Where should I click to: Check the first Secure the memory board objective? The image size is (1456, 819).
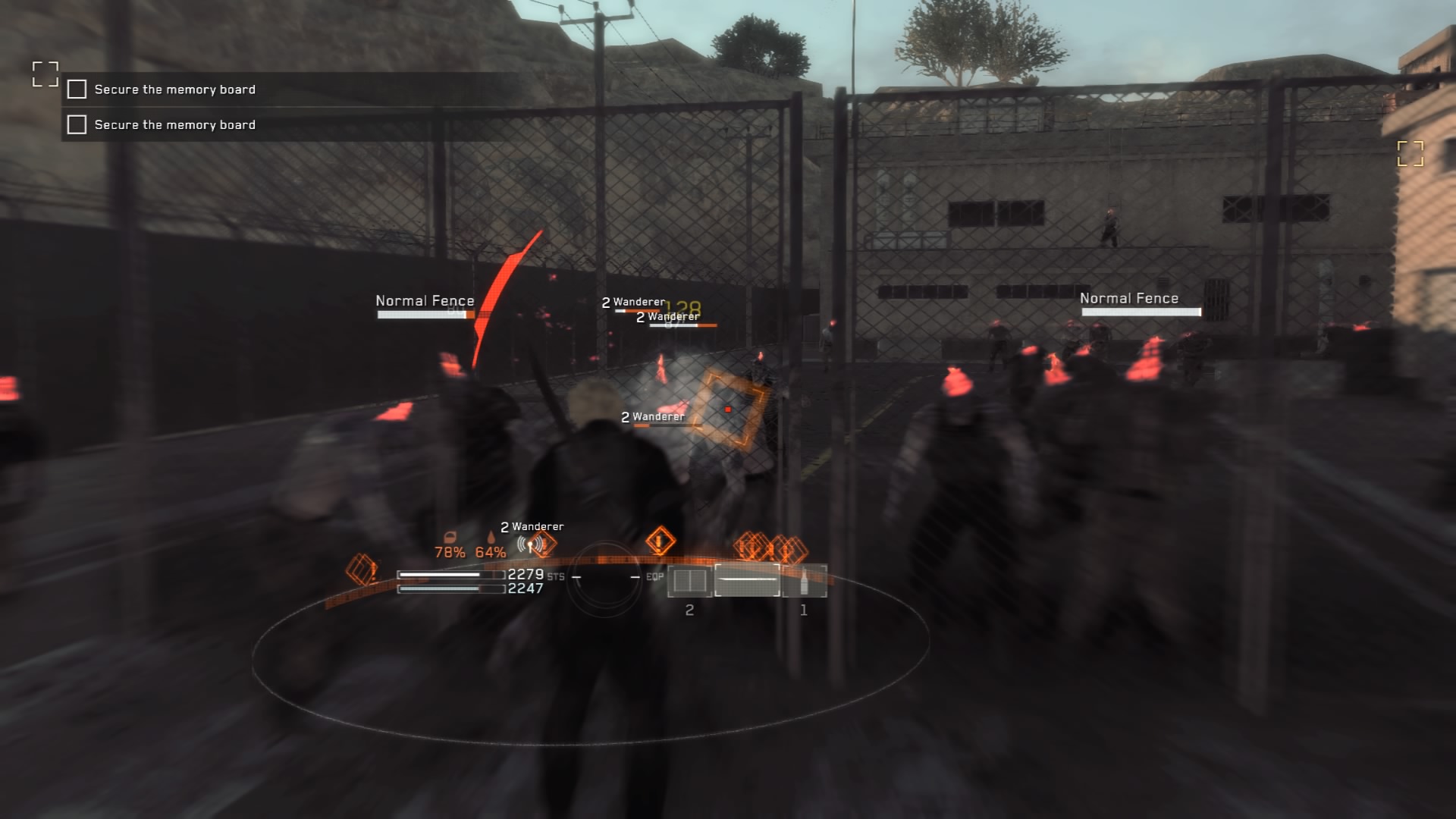[76, 89]
